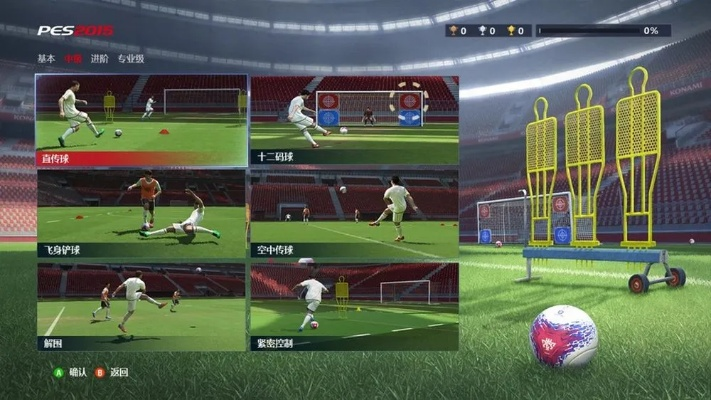Choose the 十二码球 penalty kick drill
Image resolution: width=711 pixels, height=400 pixels.
coord(354,120)
